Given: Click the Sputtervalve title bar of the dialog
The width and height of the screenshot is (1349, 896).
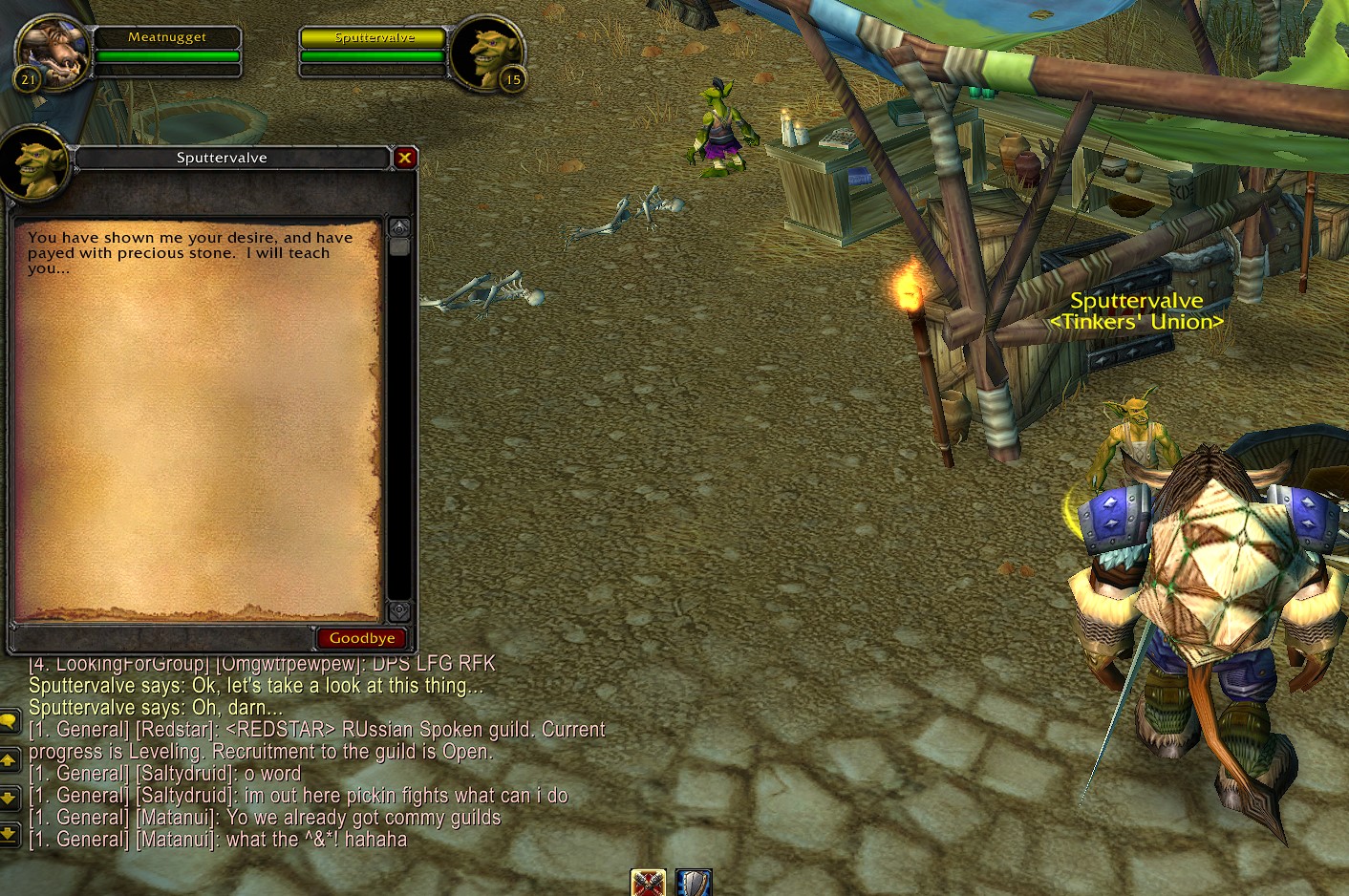Looking at the screenshot, I should coord(222,158).
